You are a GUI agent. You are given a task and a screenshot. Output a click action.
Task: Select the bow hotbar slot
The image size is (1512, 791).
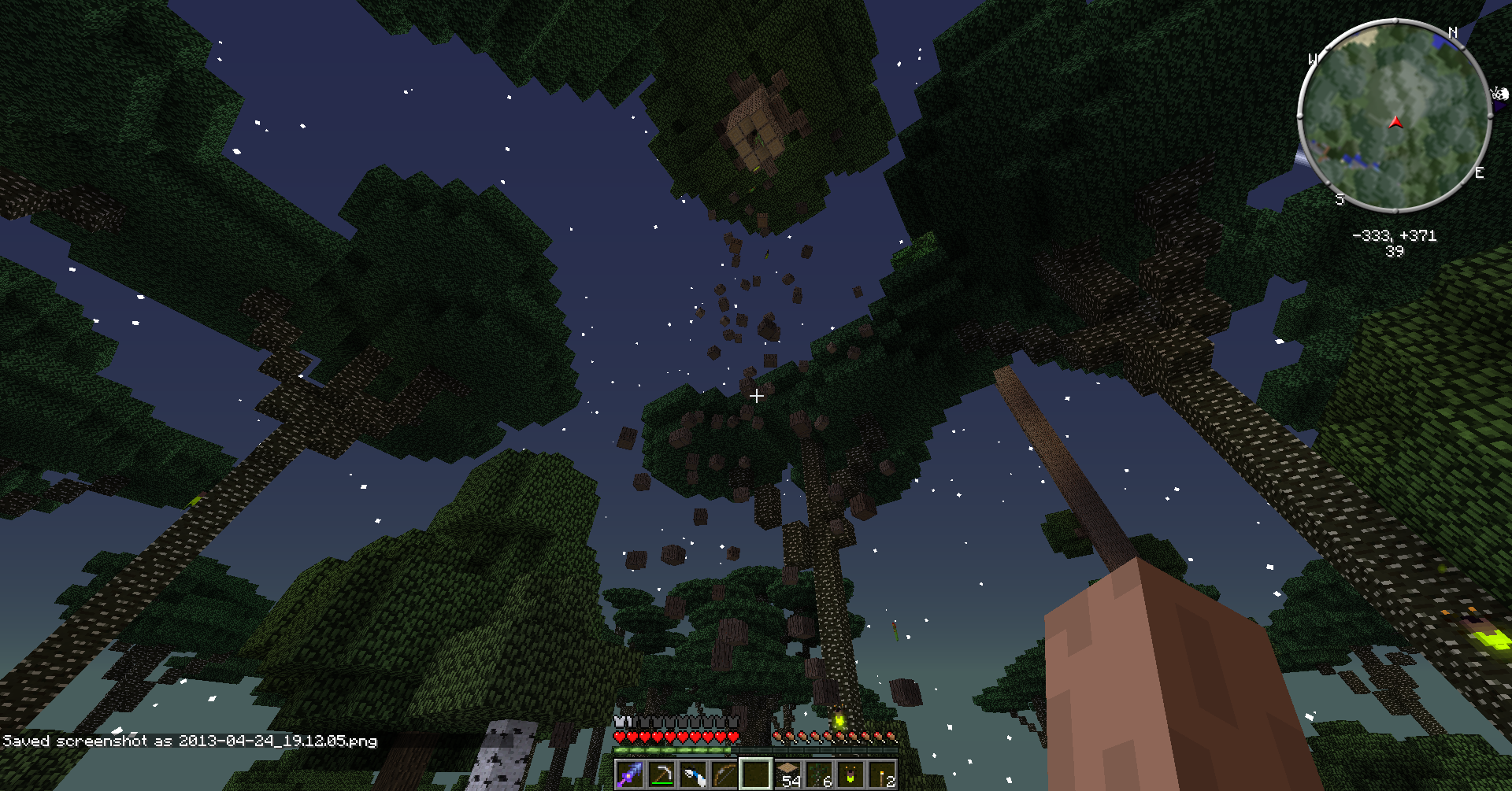[x=724, y=774]
